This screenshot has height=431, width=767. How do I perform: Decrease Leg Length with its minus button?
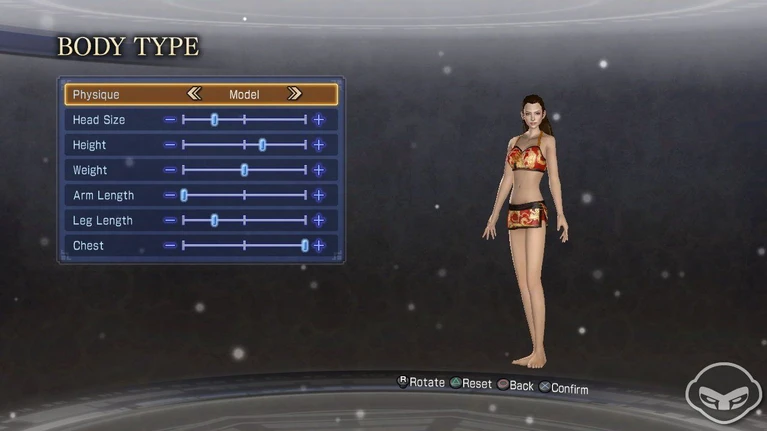pyautogui.click(x=170, y=220)
